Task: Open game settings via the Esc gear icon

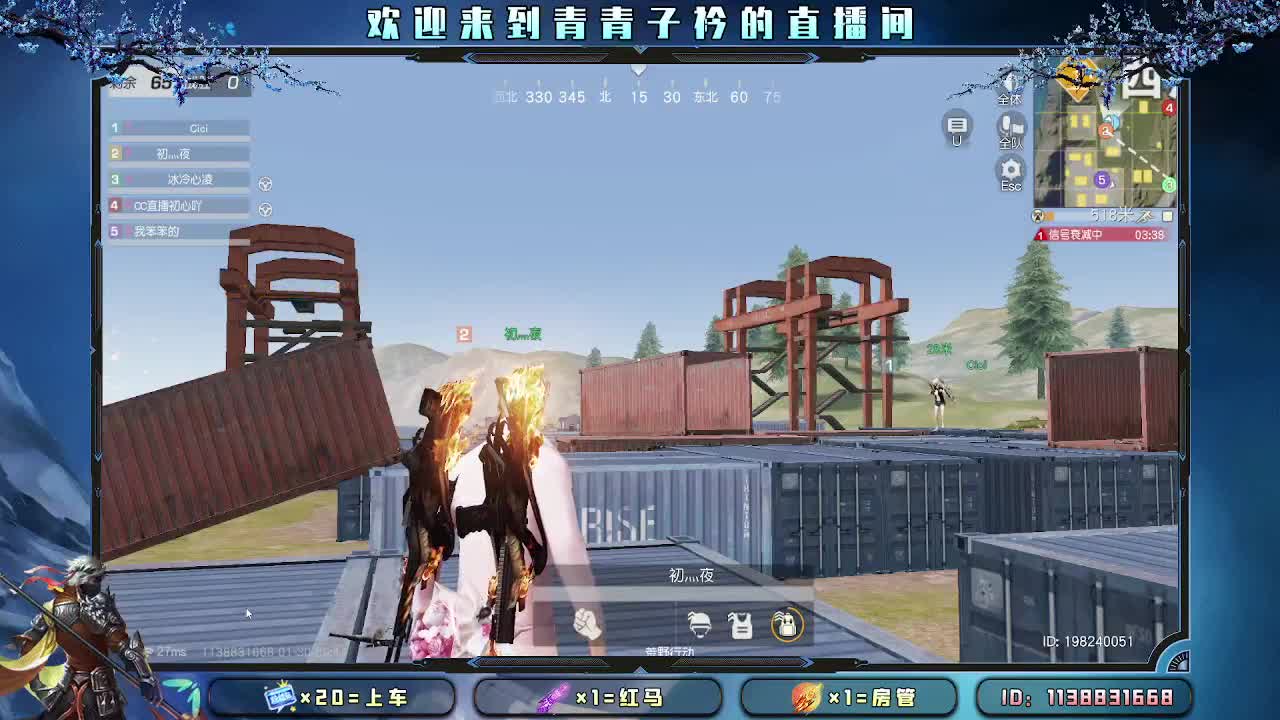Action: pos(1010,170)
